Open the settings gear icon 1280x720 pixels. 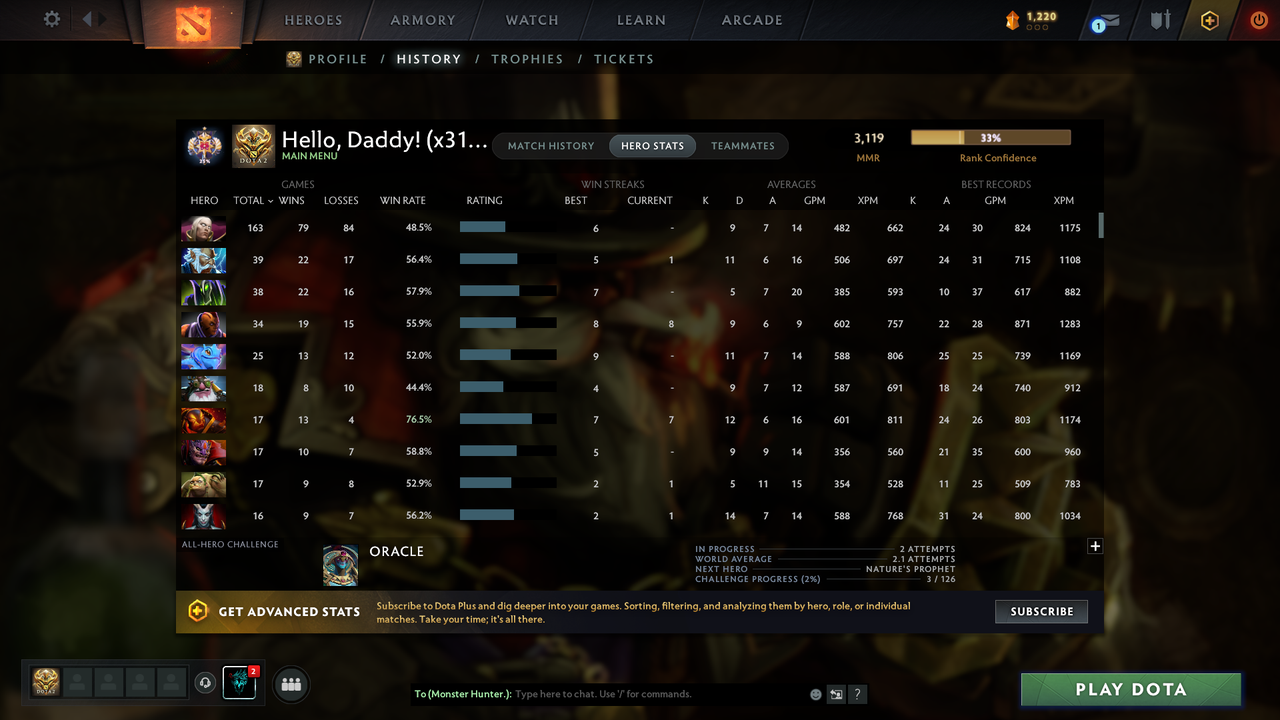[51, 18]
